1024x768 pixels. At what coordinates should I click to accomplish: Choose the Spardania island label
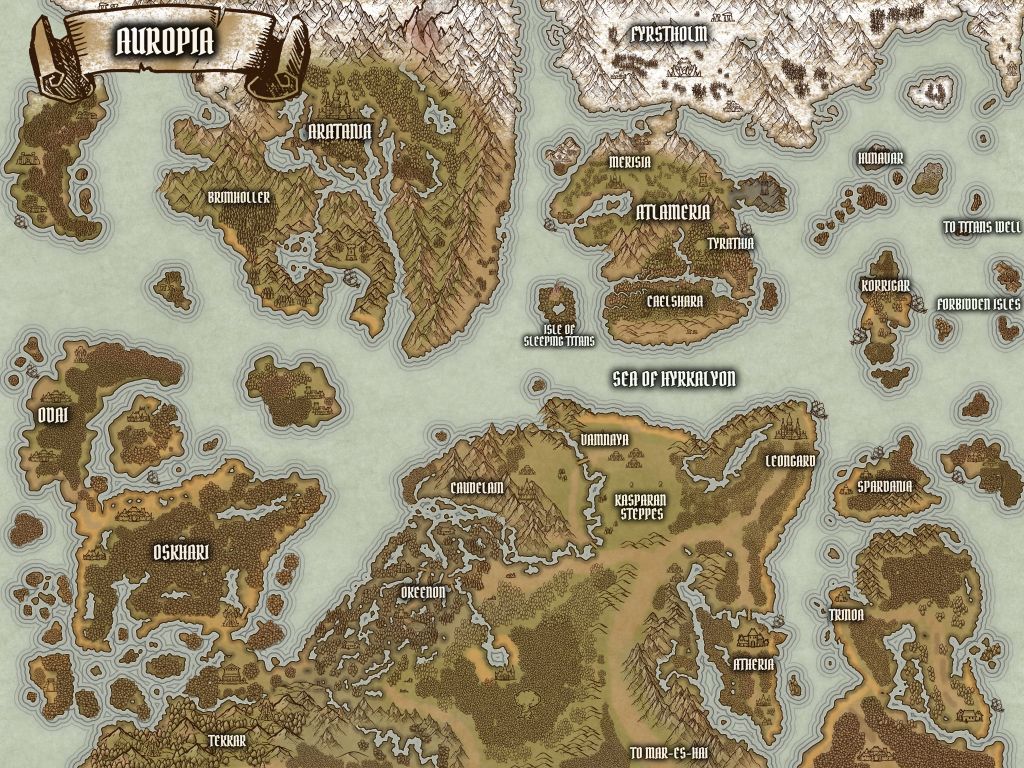click(x=885, y=486)
